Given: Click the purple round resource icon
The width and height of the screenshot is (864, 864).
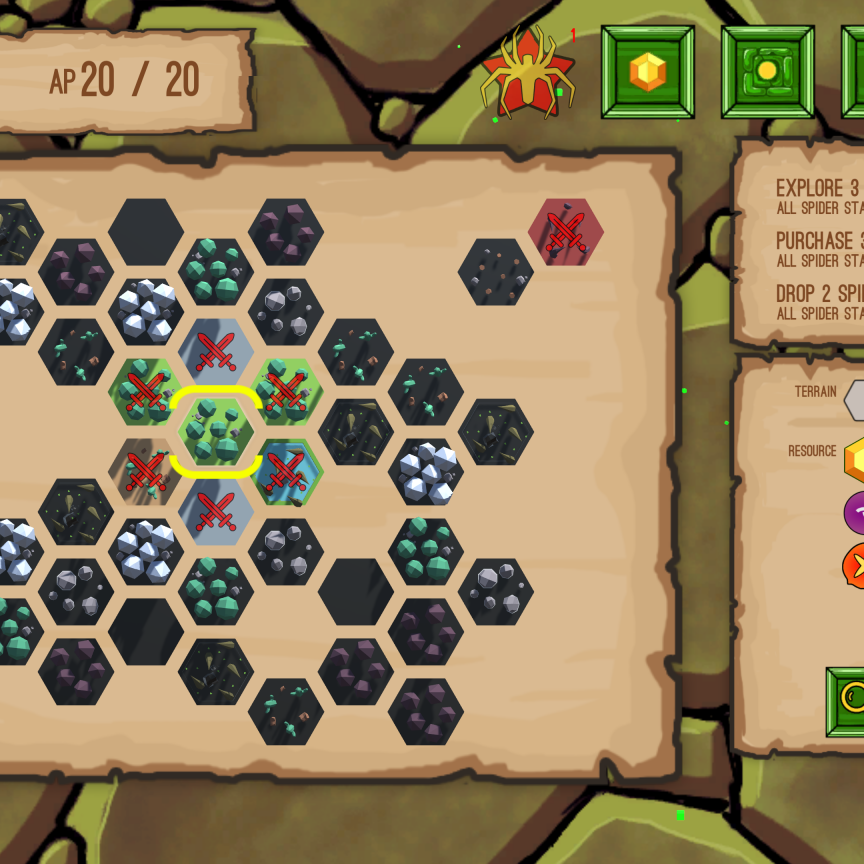Looking at the screenshot, I should tap(855, 513).
